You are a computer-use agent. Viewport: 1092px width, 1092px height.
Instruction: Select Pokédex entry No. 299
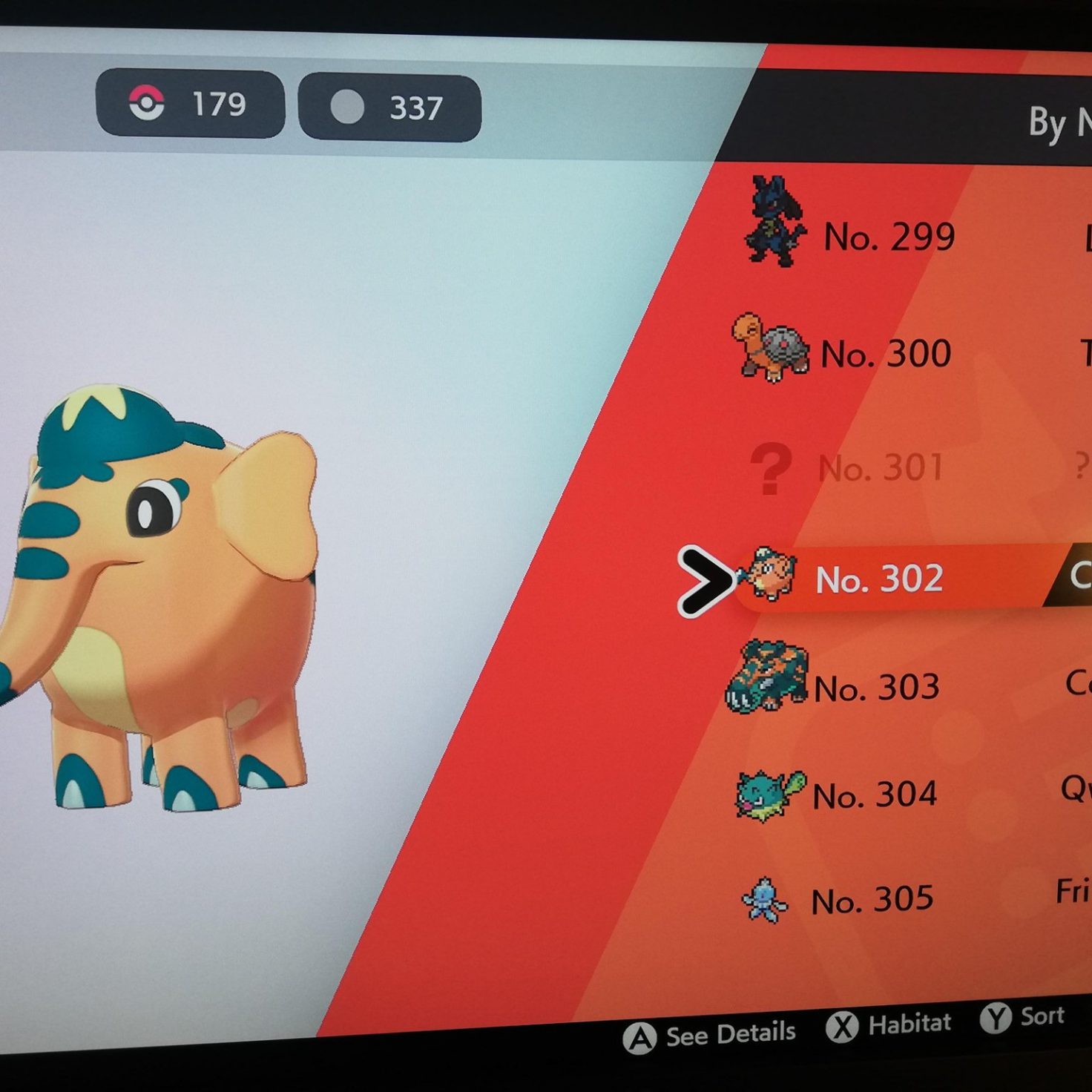point(889,236)
